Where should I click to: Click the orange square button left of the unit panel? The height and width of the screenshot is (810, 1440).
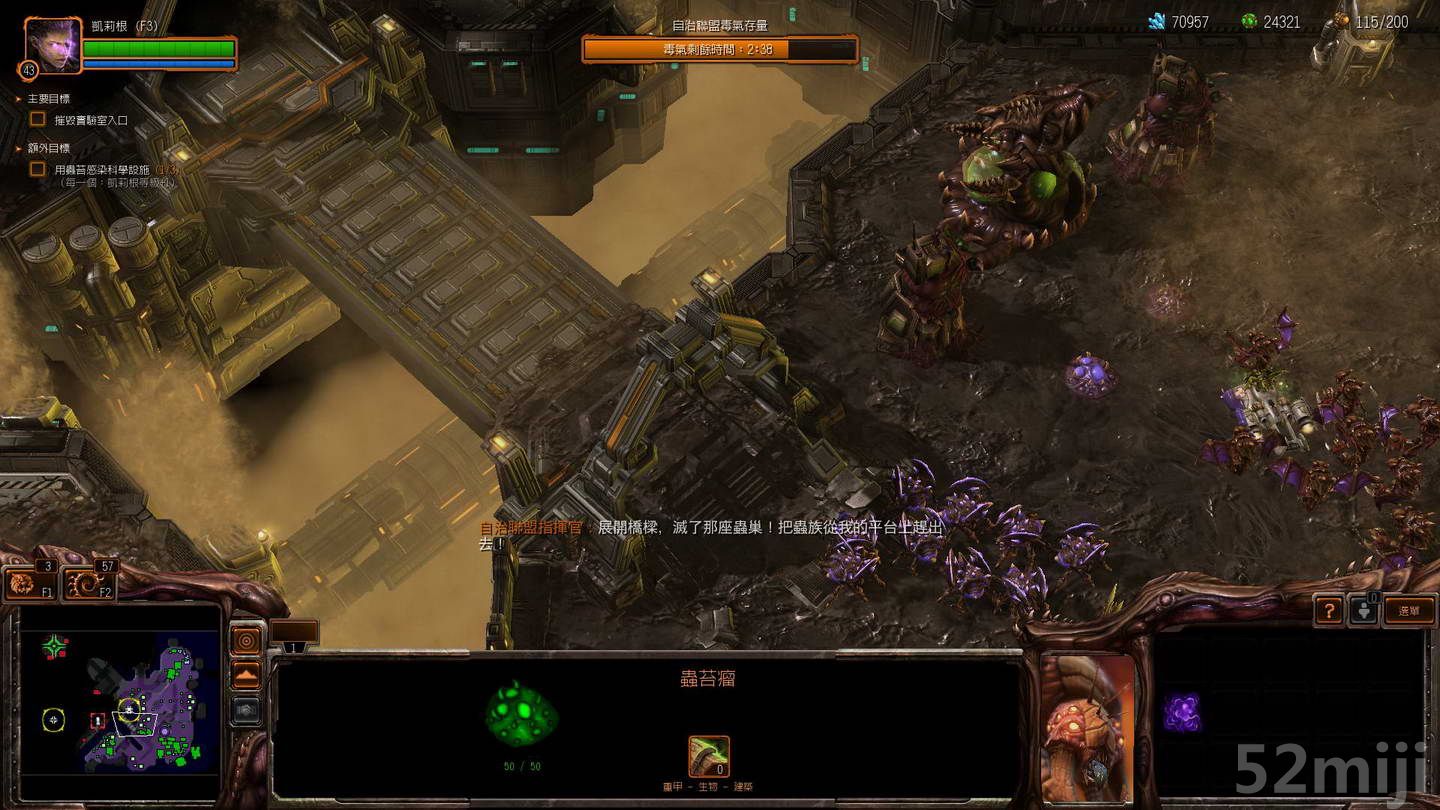292,631
